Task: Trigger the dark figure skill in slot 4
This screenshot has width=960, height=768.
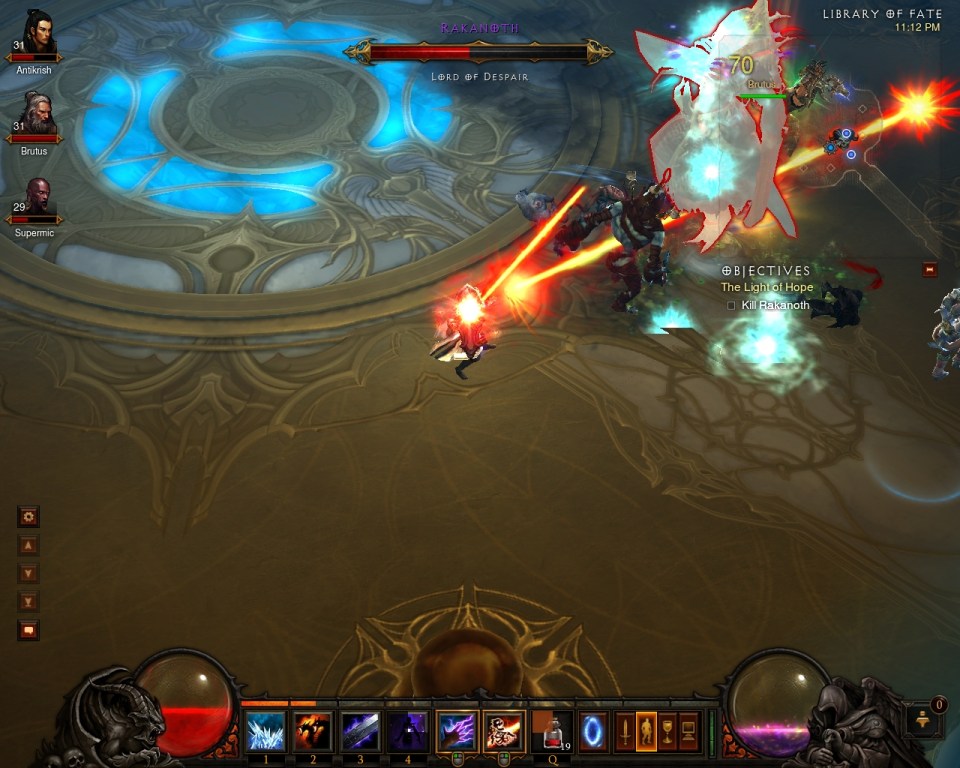Action: (x=407, y=731)
